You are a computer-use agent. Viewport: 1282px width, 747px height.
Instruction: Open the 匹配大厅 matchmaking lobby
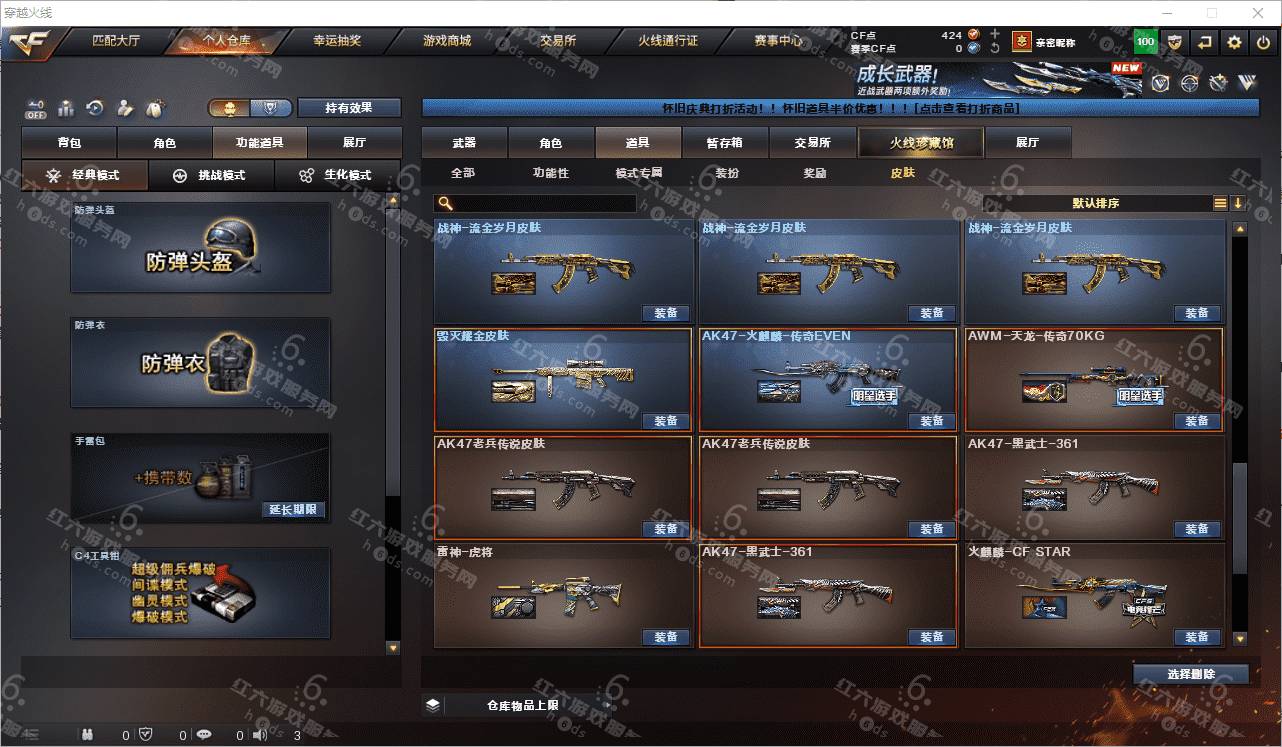coord(116,41)
